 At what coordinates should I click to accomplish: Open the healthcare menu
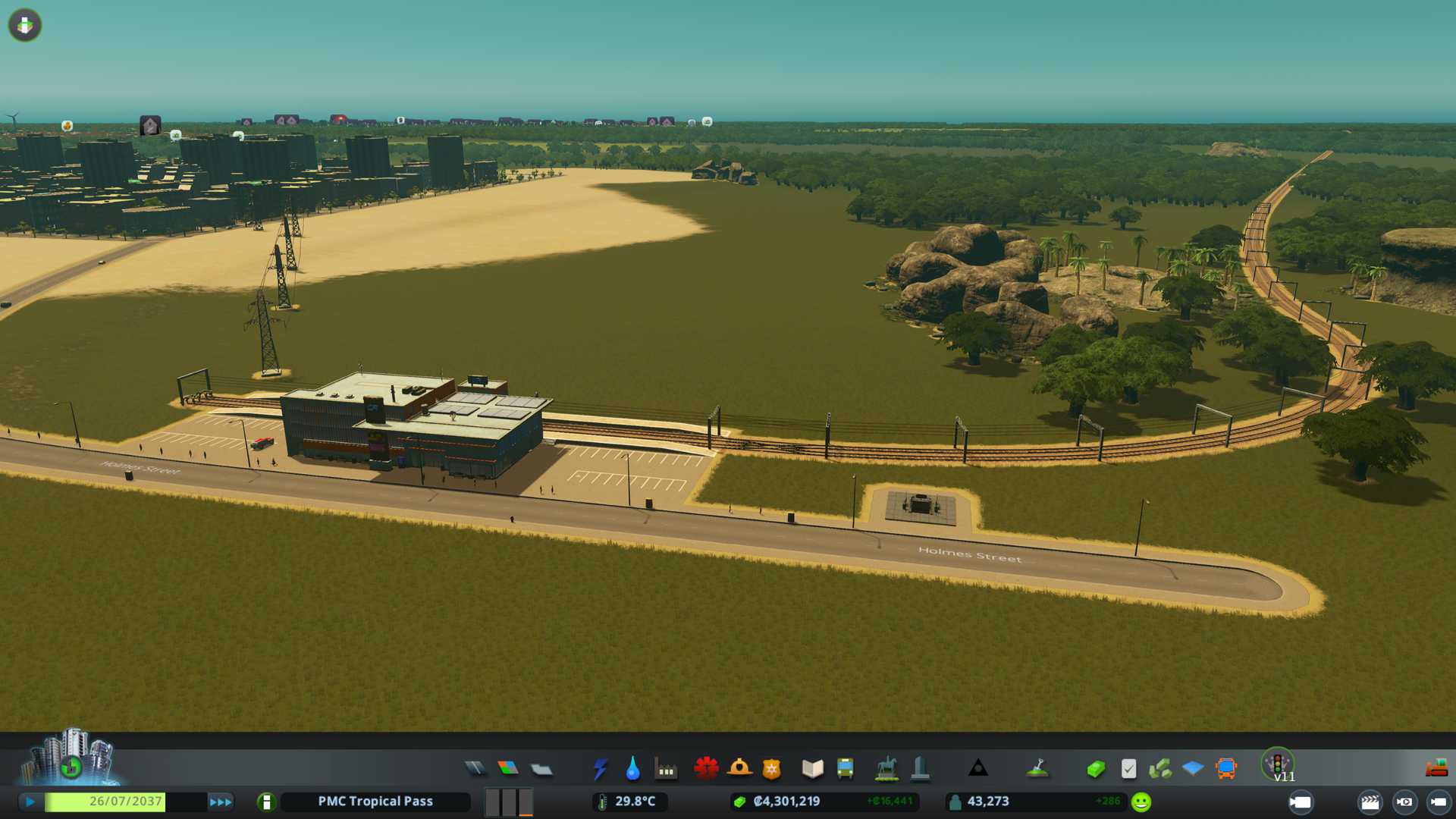click(706, 769)
